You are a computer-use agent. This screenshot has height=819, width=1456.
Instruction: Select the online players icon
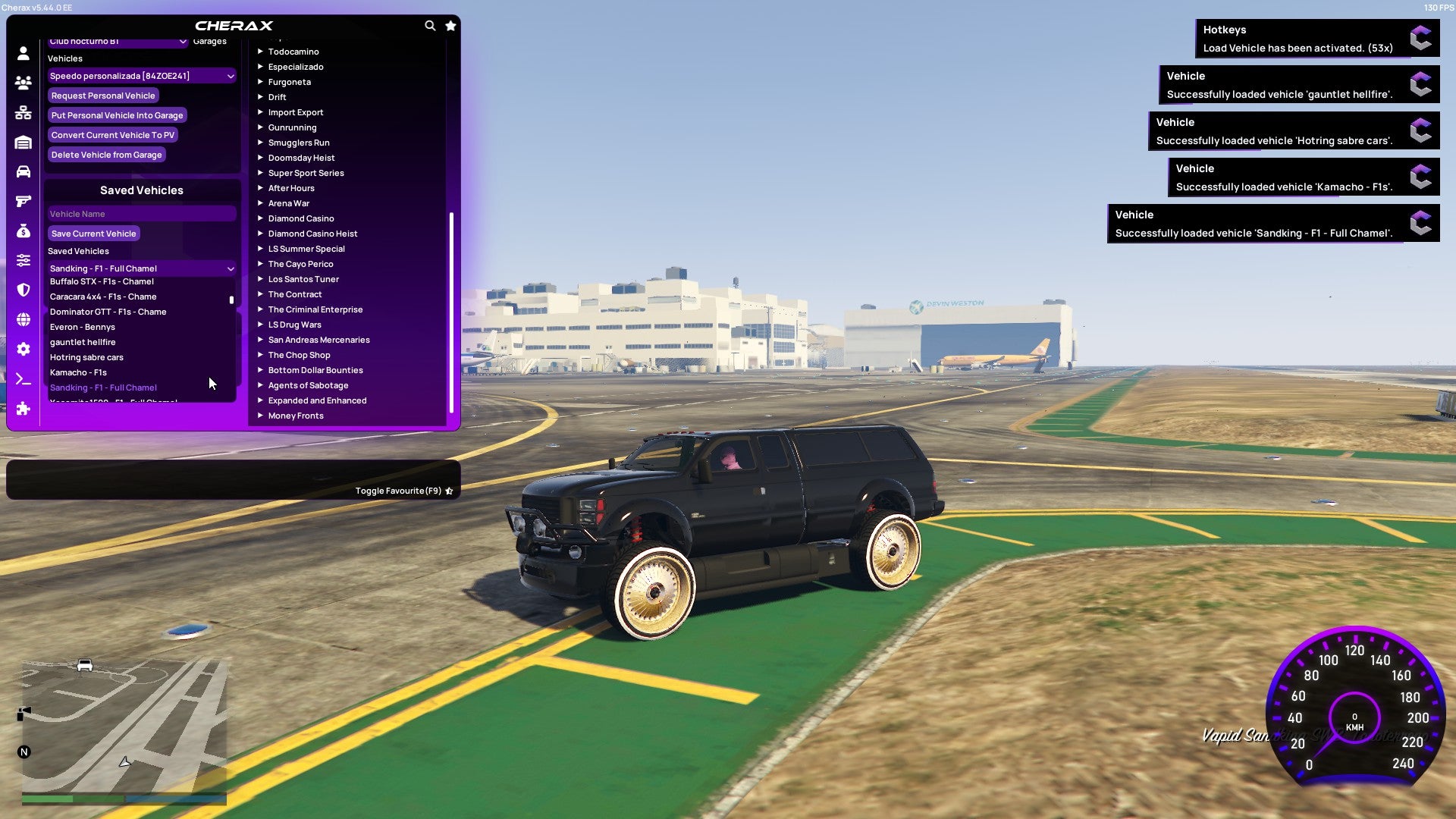[23, 83]
